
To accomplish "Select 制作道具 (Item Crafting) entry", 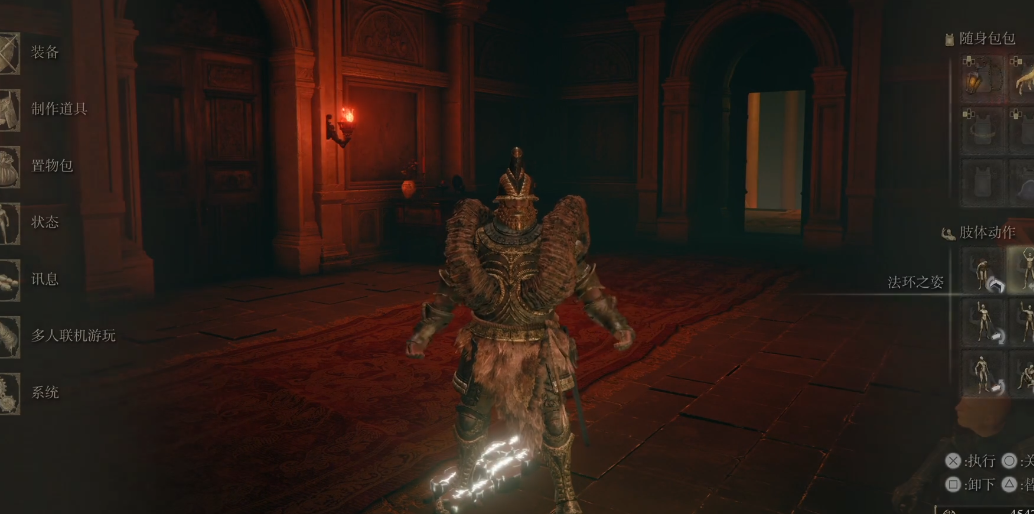I will coord(58,108).
